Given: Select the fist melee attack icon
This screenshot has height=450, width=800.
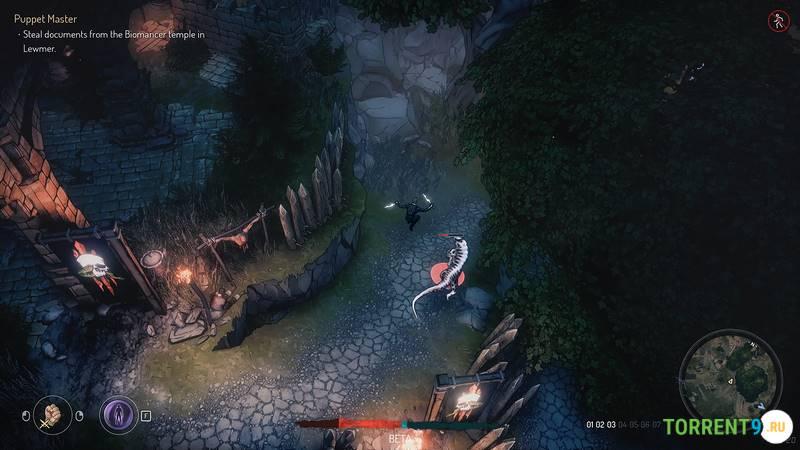Looking at the screenshot, I should (52, 414).
